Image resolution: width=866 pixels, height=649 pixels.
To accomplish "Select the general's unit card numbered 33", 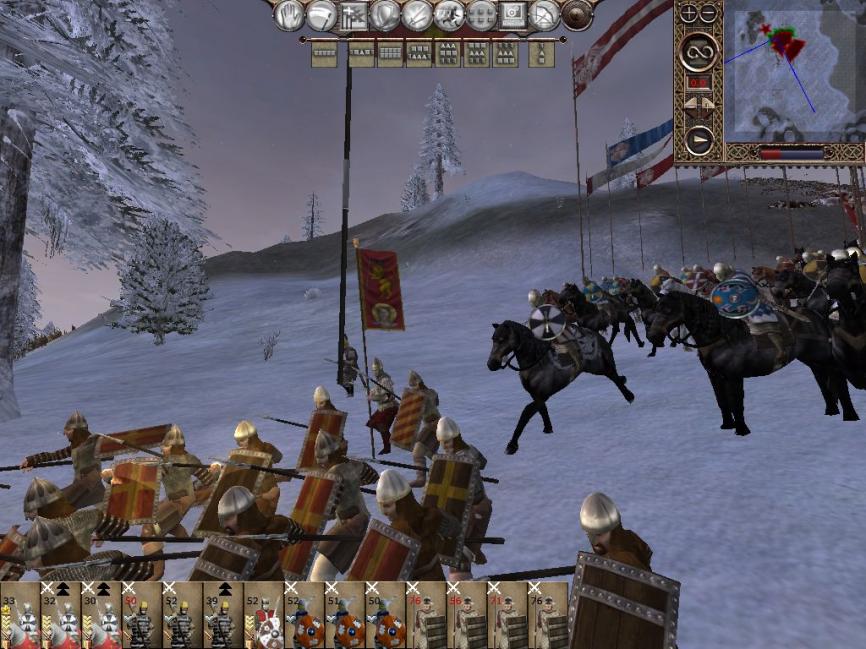I will (20, 615).
